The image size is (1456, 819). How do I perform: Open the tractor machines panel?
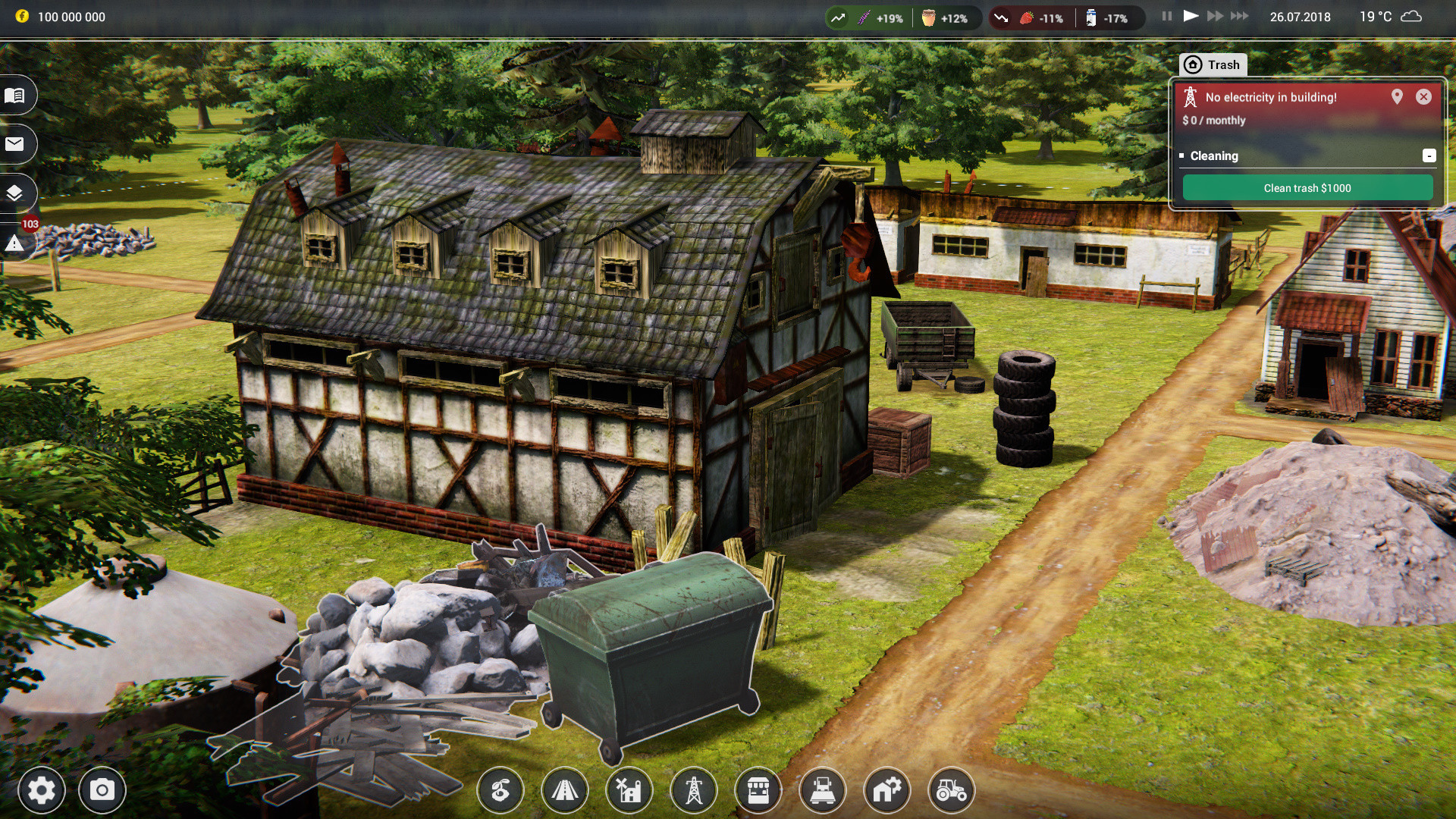click(x=952, y=790)
